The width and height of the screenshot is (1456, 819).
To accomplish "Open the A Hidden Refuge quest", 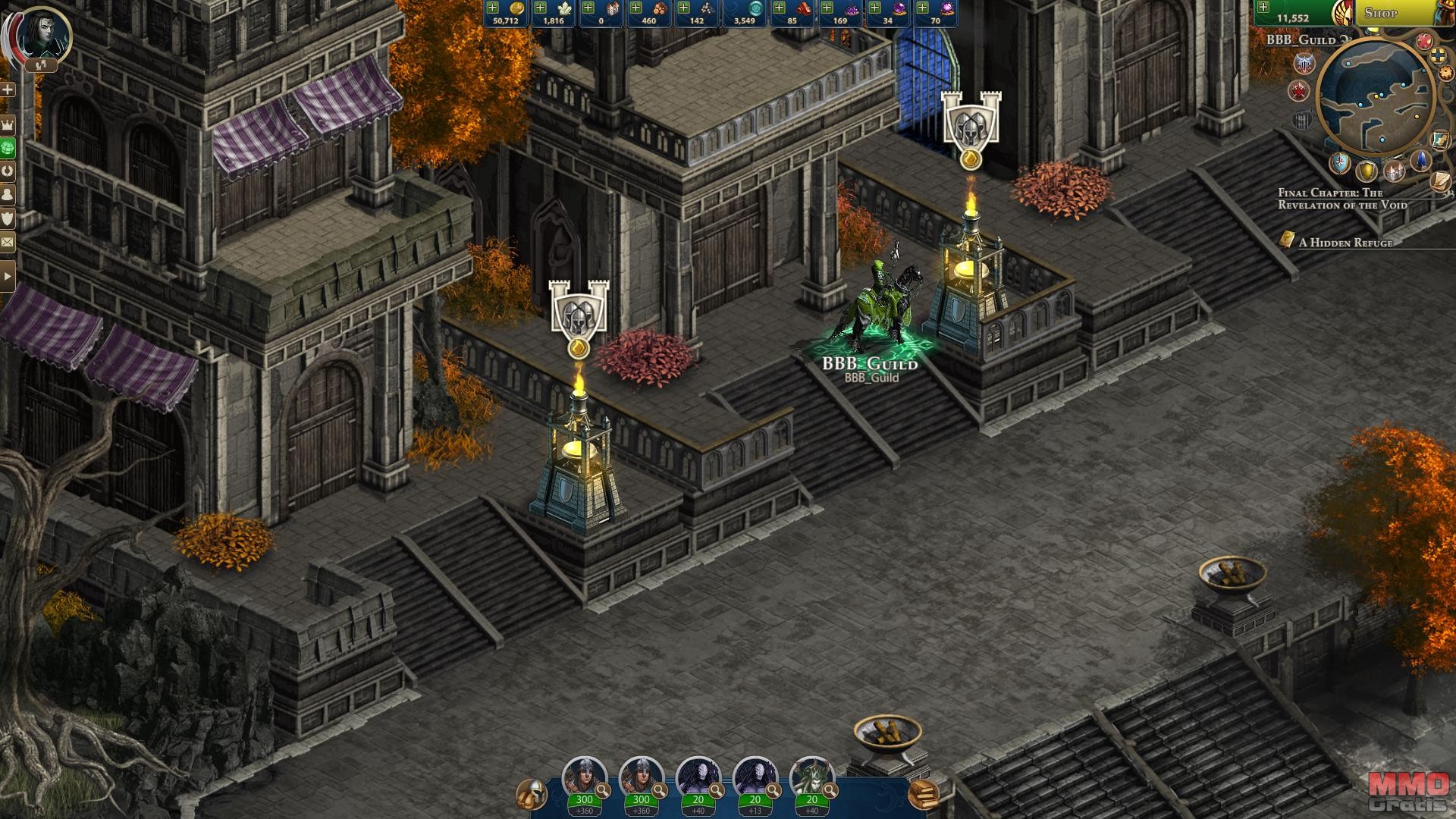I will click(x=1345, y=243).
